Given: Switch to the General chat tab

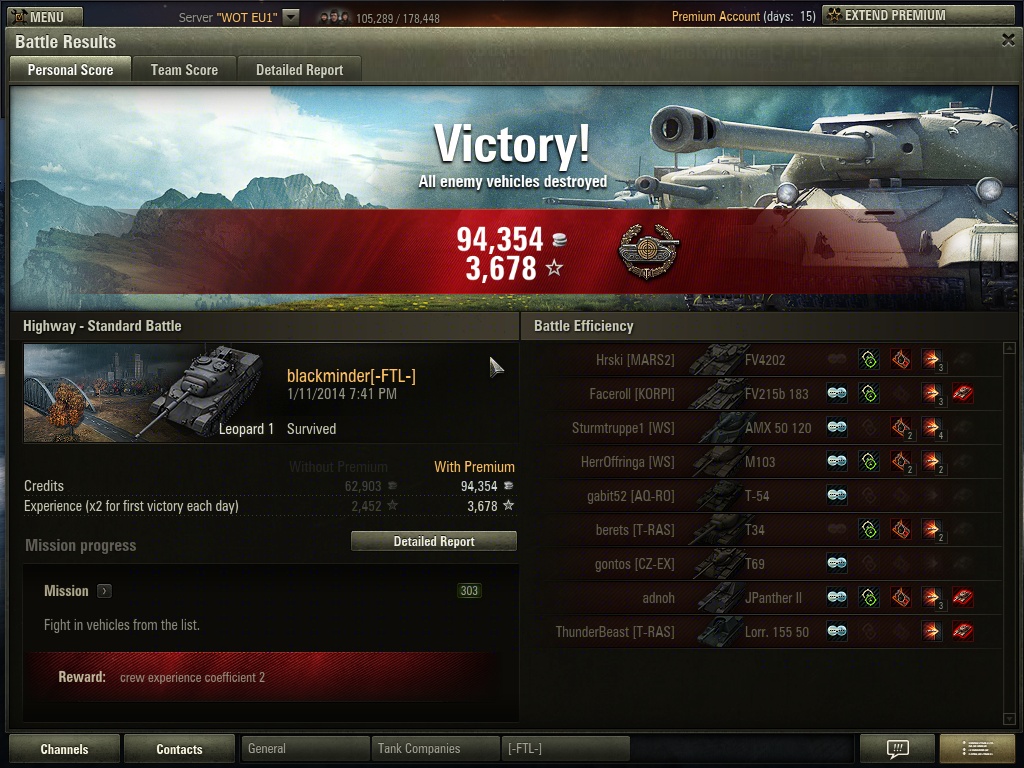Looking at the screenshot, I should (x=305, y=748).
